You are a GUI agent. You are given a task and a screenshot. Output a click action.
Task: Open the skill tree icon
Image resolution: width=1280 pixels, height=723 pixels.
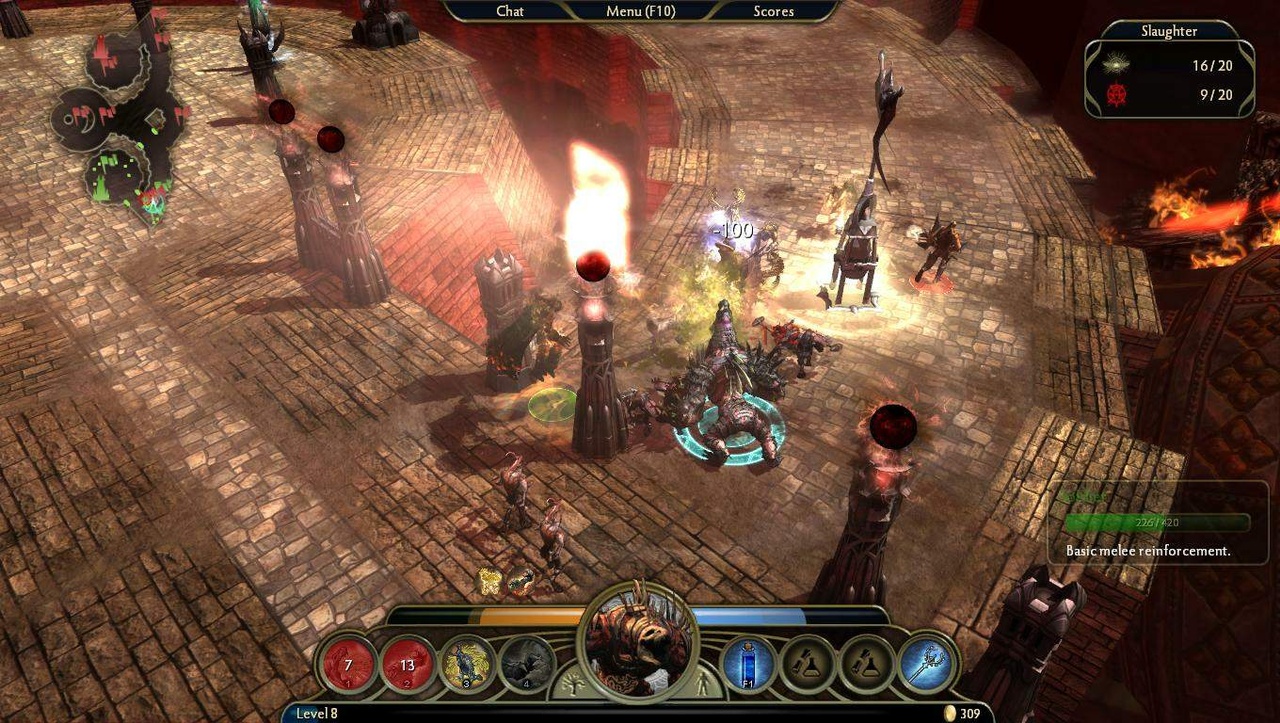(x=575, y=685)
